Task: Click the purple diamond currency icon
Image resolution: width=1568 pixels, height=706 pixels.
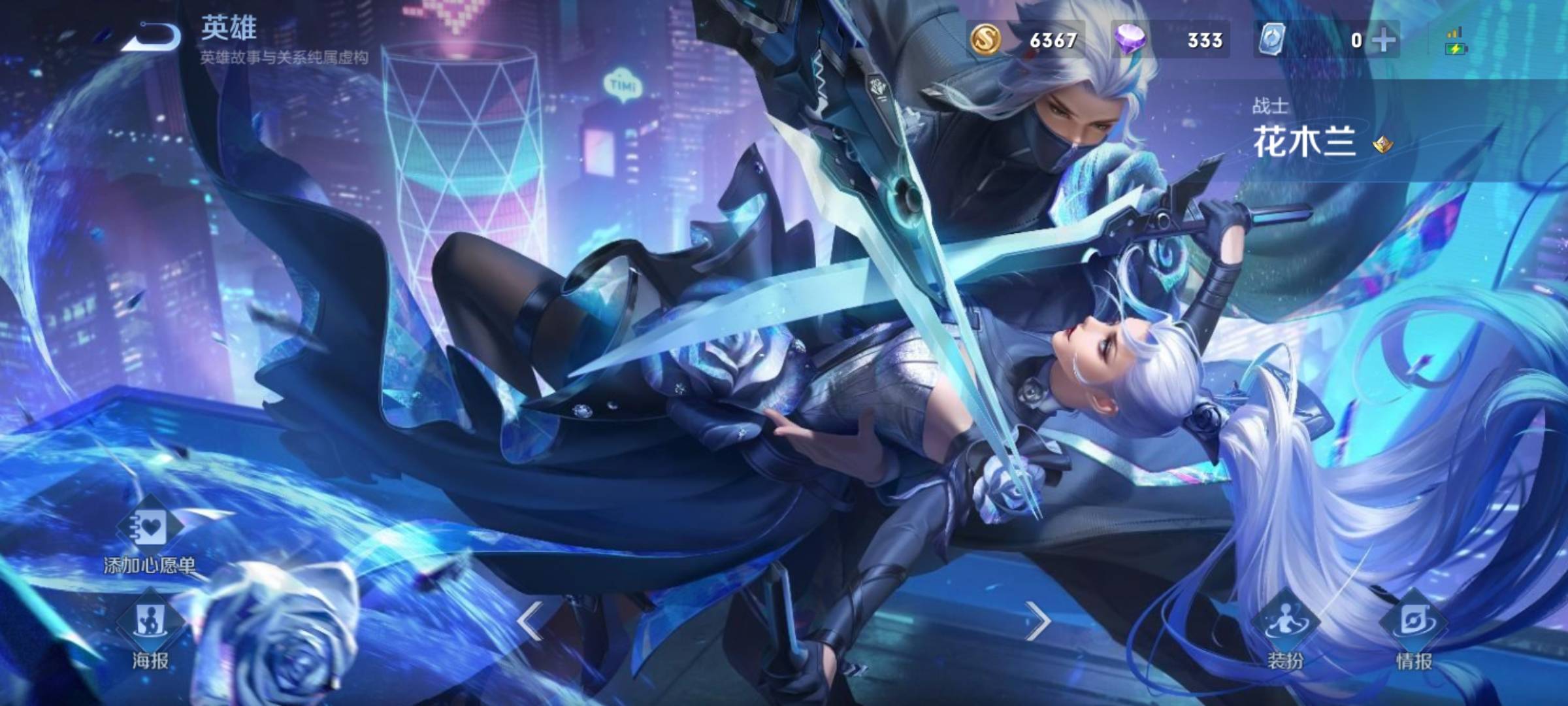Action: pos(1130,40)
